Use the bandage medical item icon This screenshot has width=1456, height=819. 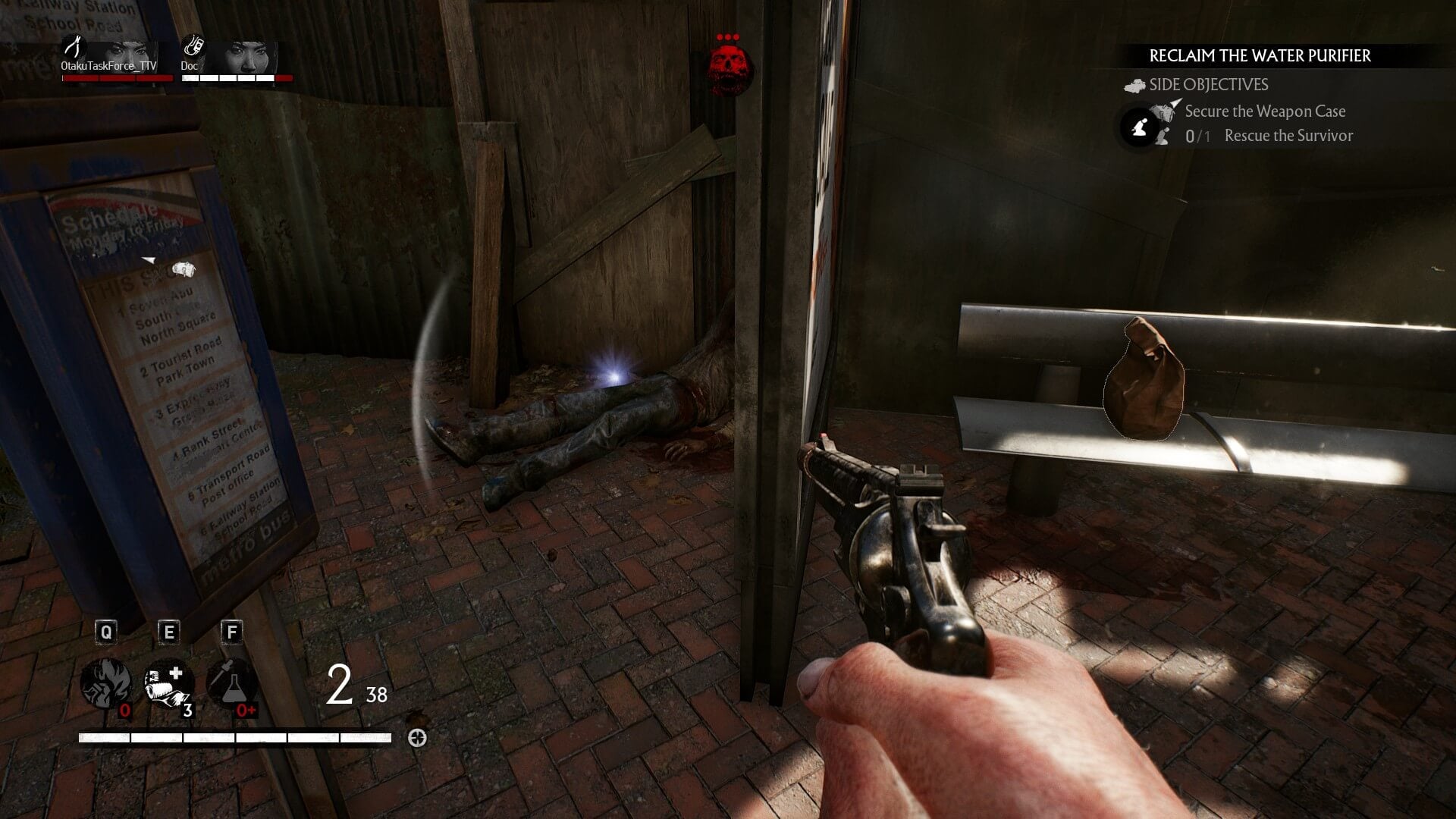(168, 682)
